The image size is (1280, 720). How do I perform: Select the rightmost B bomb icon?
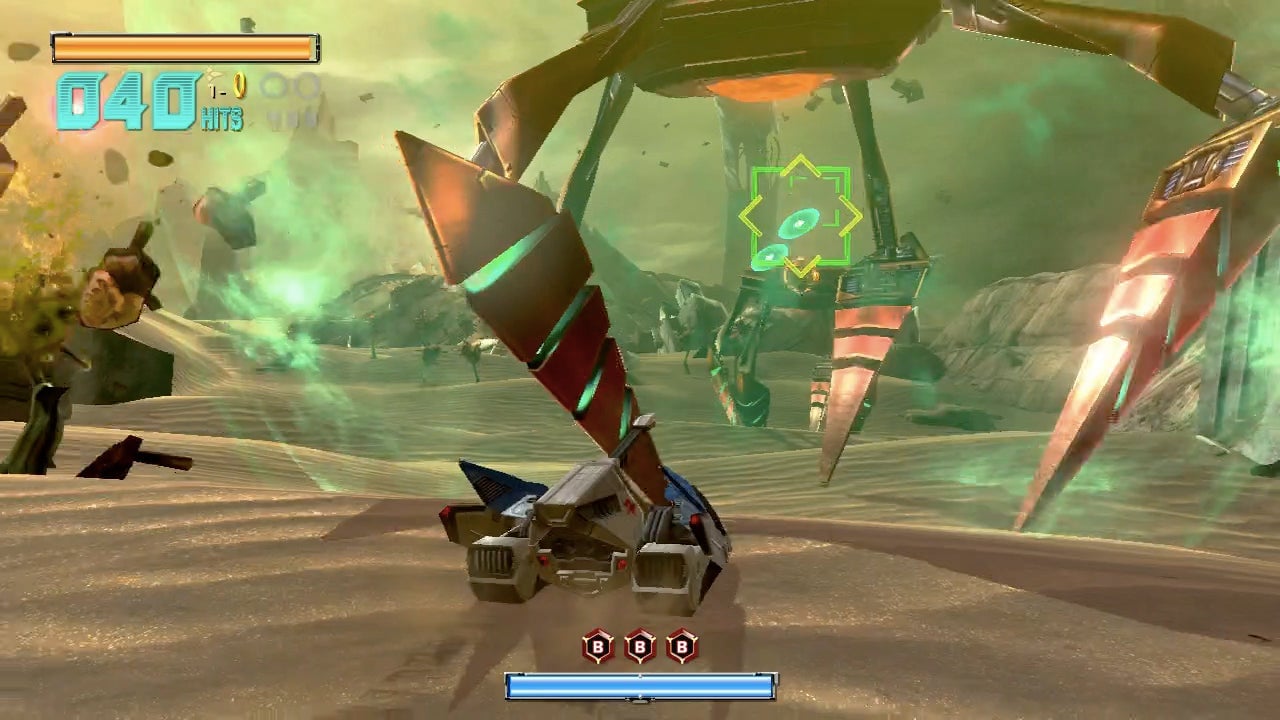(683, 647)
